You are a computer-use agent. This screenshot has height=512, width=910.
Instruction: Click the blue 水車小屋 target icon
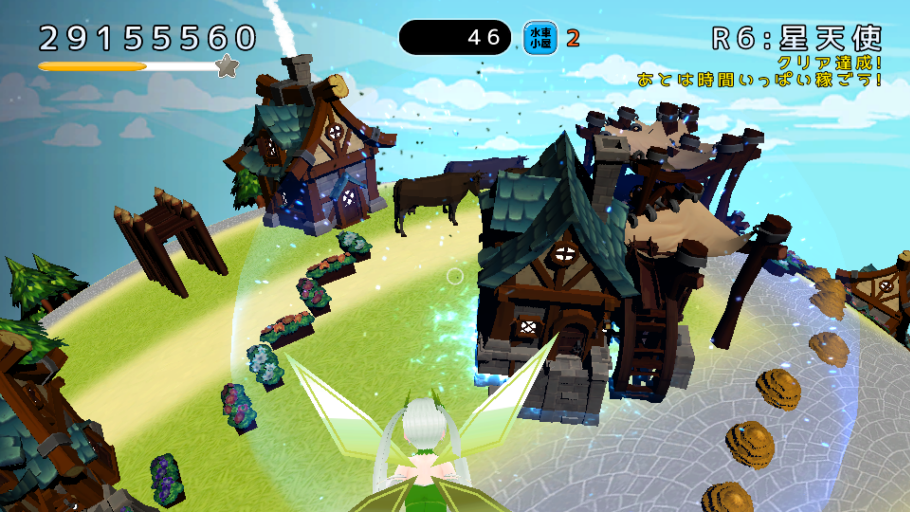pos(541,38)
